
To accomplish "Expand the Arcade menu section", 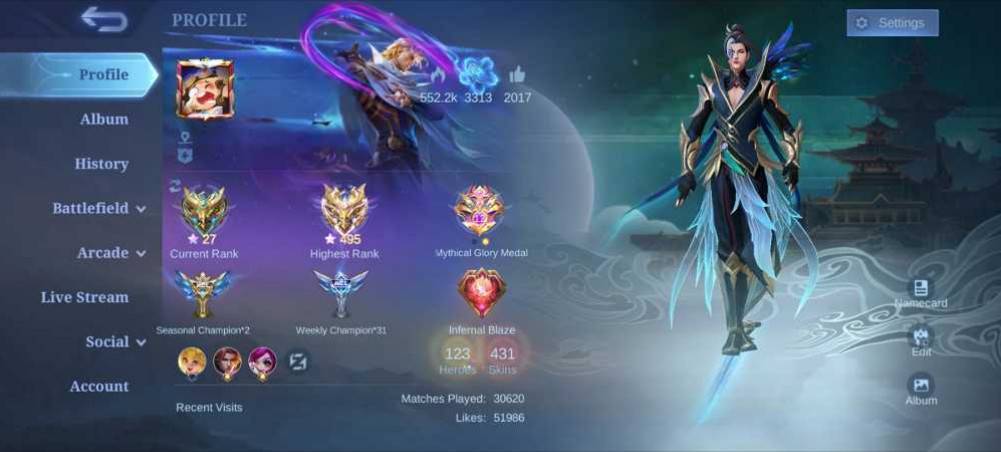I will click(111, 253).
